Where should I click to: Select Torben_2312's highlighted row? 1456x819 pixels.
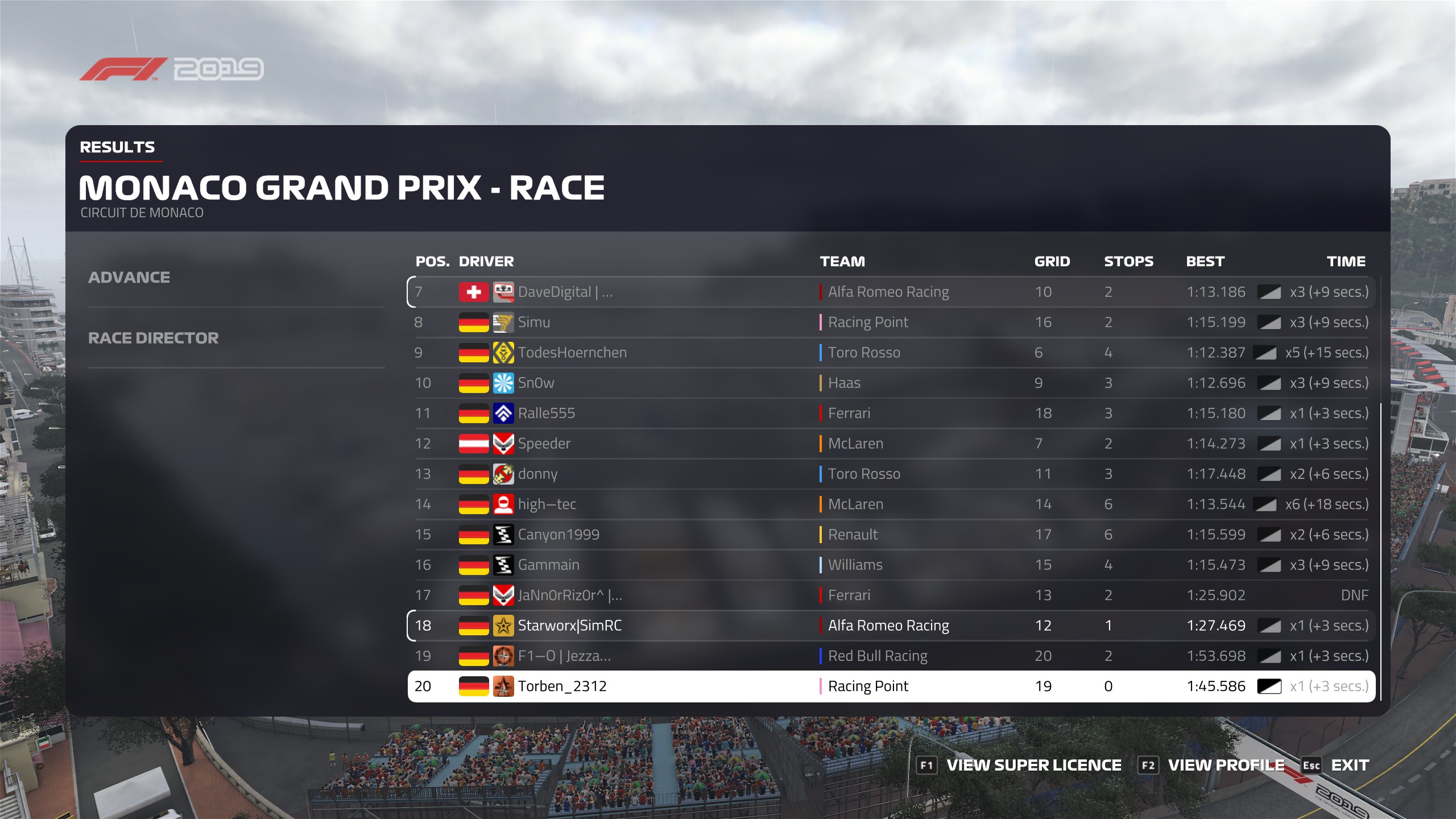pos(891,686)
